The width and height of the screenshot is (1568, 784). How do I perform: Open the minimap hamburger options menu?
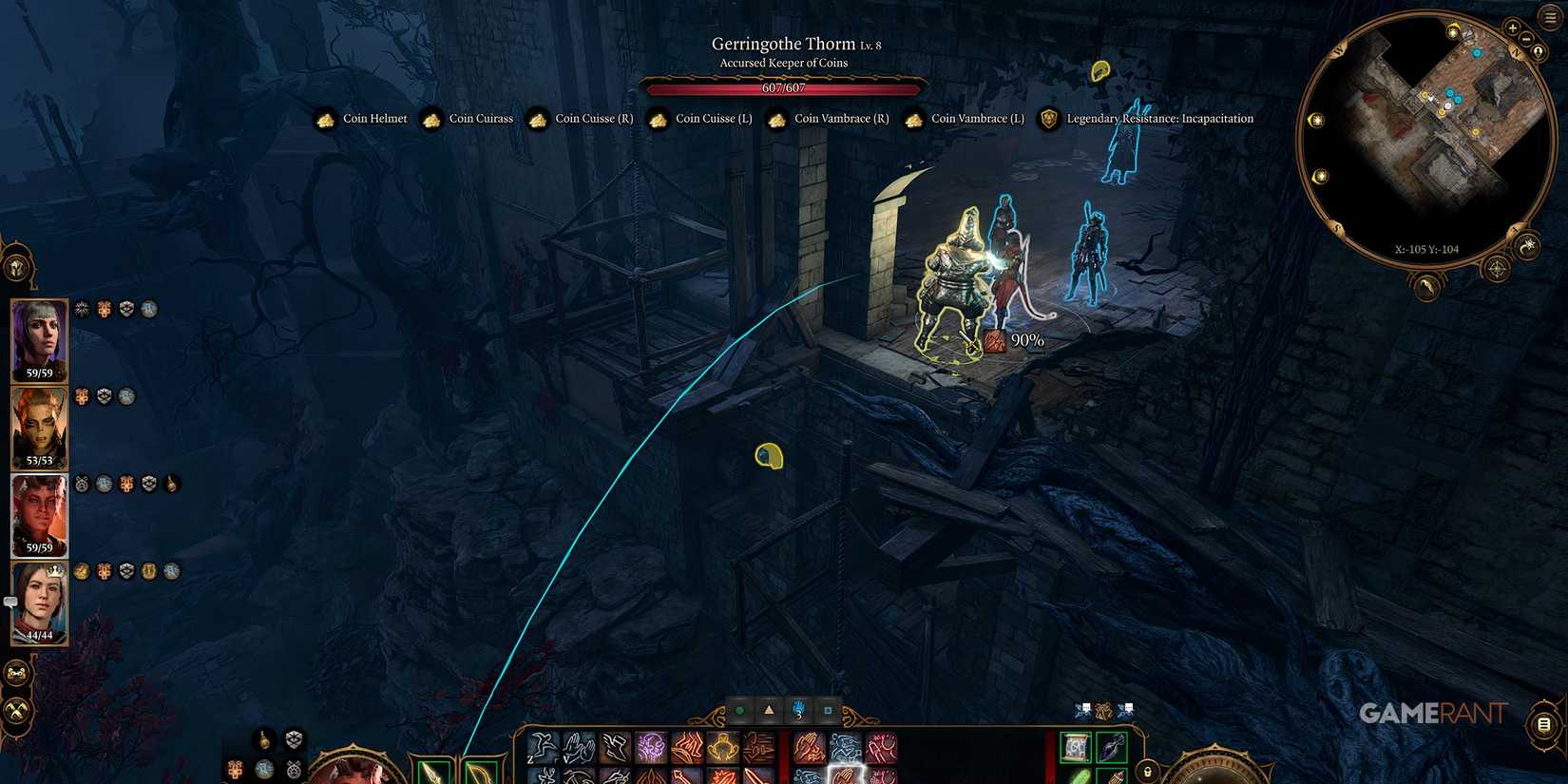1548,16
